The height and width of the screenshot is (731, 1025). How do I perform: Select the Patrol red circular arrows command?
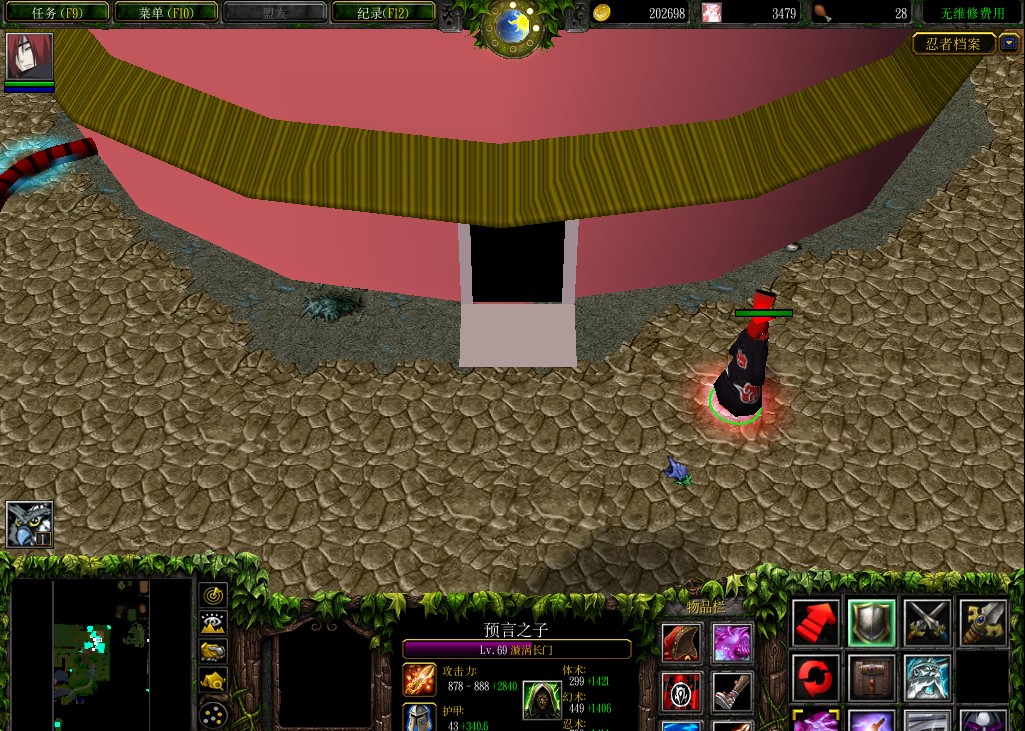point(816,679)
